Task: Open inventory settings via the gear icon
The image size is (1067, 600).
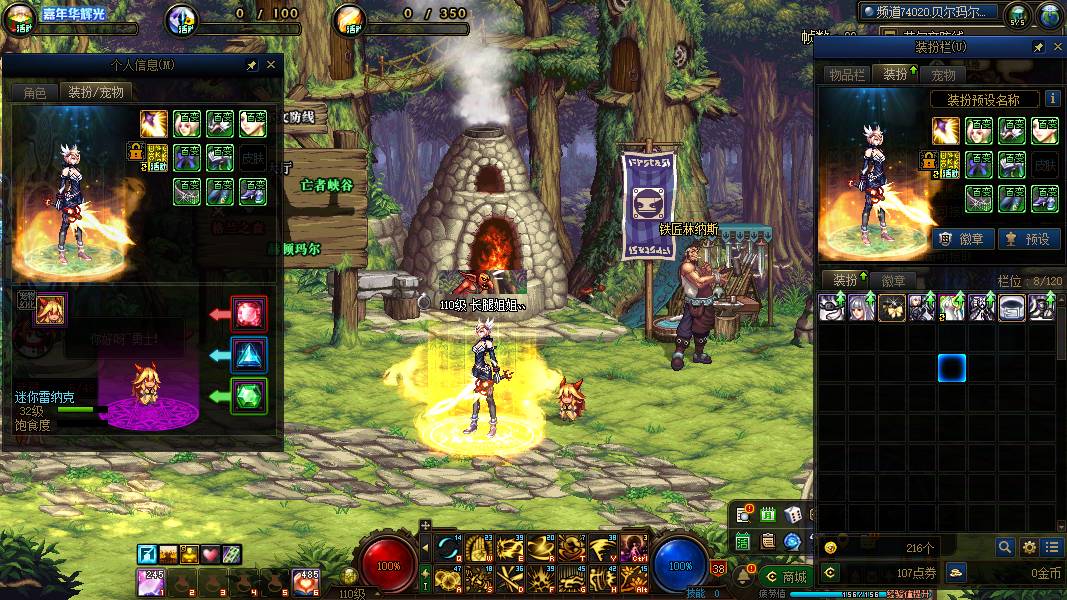Action: coord(1029,547)
